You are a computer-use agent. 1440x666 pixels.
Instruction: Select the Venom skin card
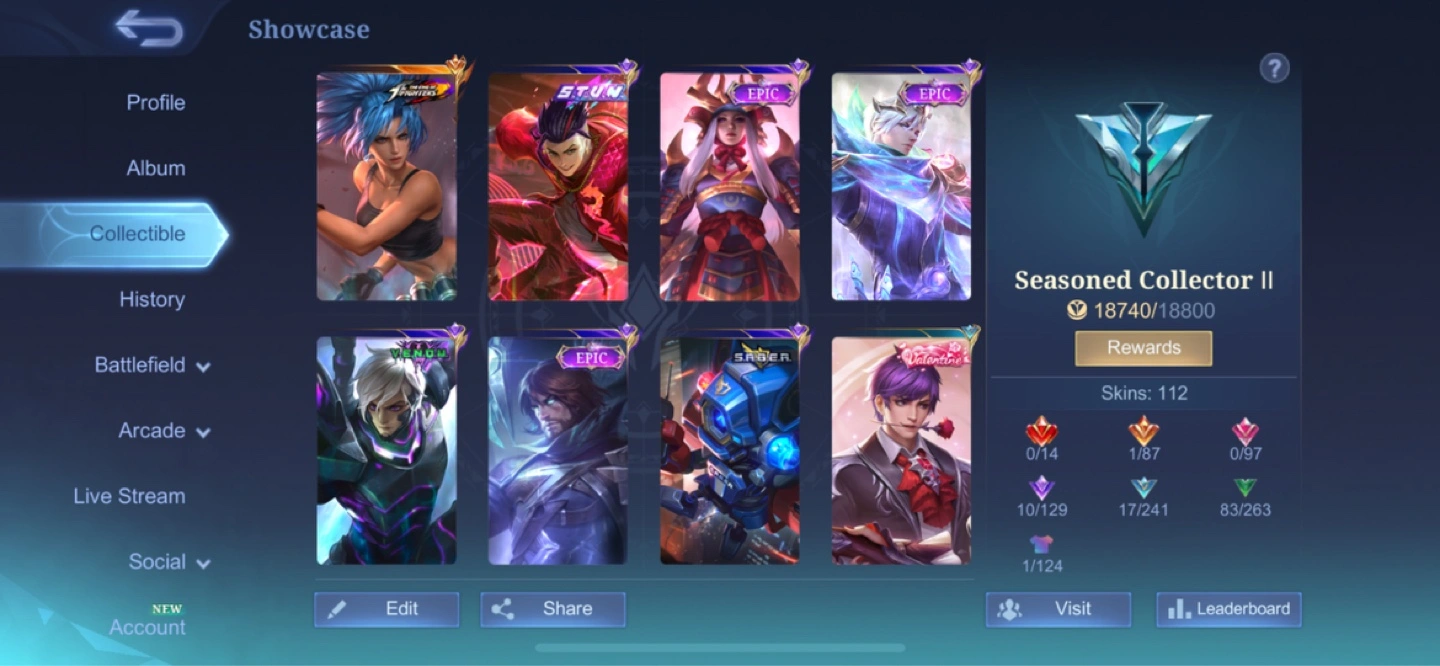click(x=387, y=451)
